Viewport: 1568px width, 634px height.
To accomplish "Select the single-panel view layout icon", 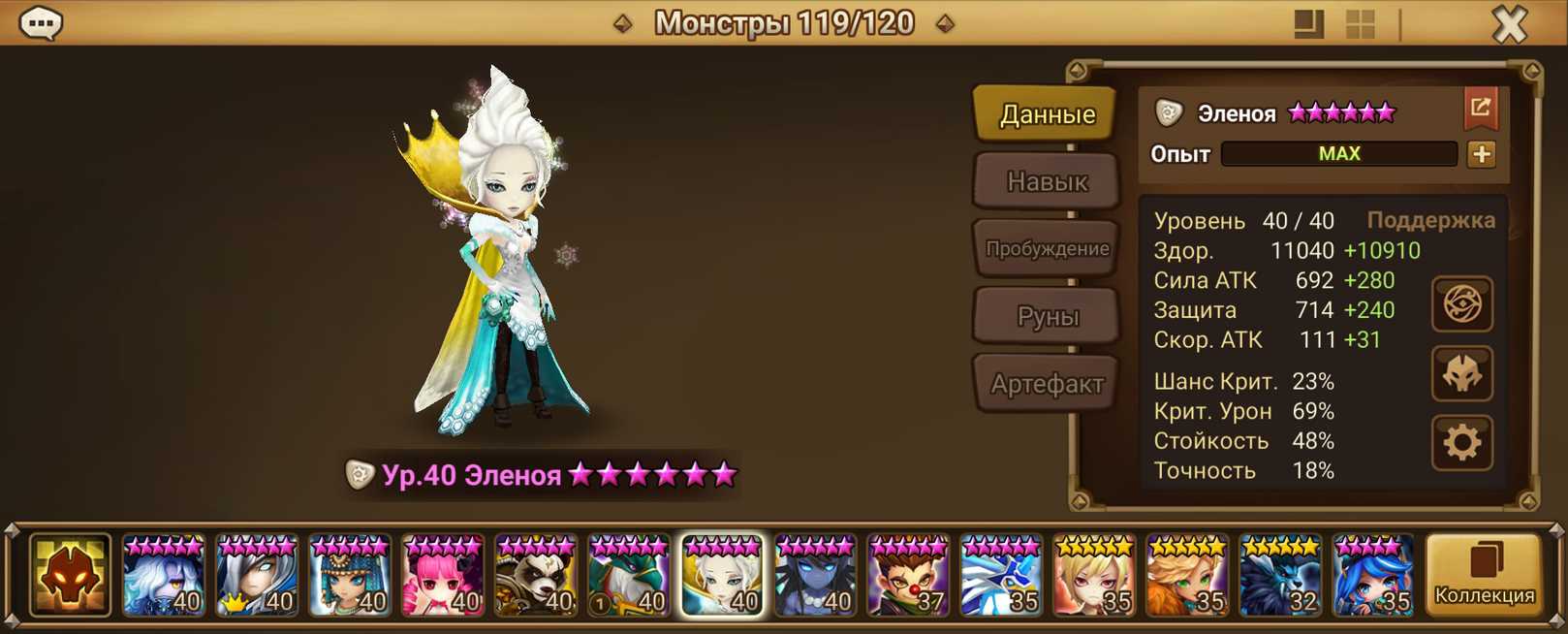I will pos(1308,24).
